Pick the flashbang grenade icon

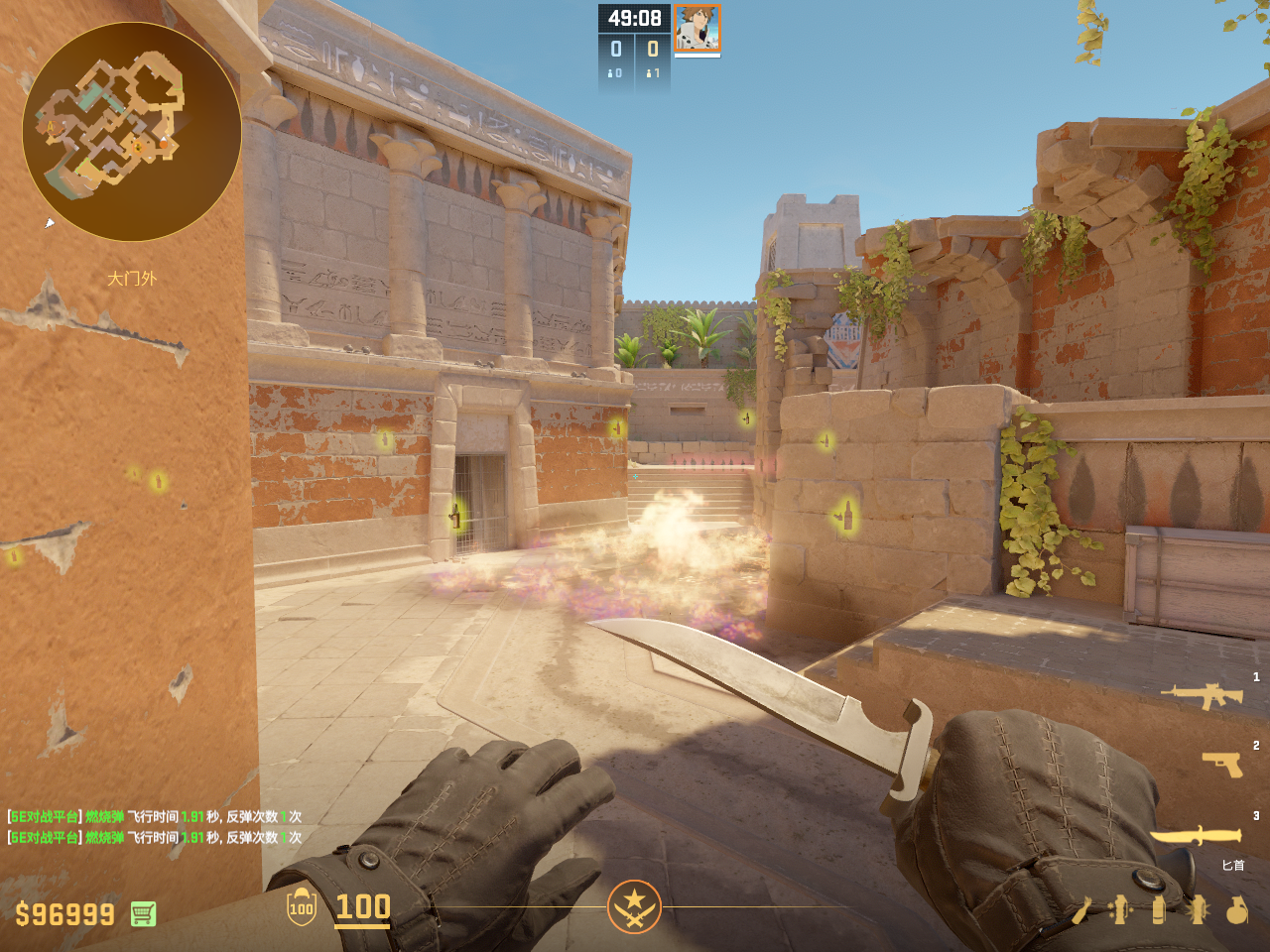click(x=1197, y=909)
